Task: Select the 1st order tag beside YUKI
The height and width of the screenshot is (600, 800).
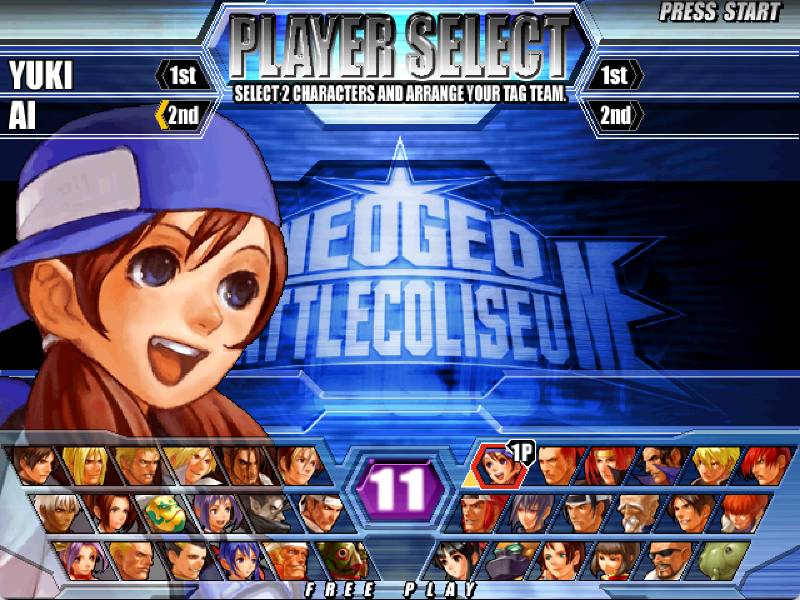Action: click(178, 75)
